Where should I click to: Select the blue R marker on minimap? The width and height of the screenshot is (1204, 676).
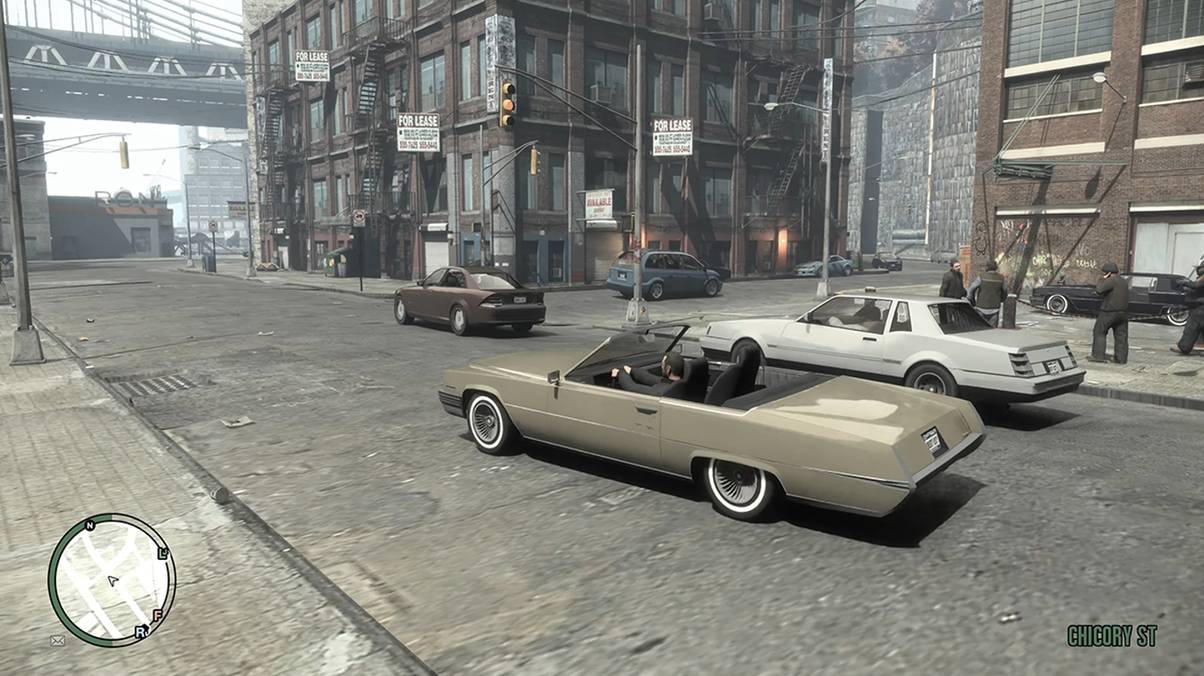click(140, 631)
